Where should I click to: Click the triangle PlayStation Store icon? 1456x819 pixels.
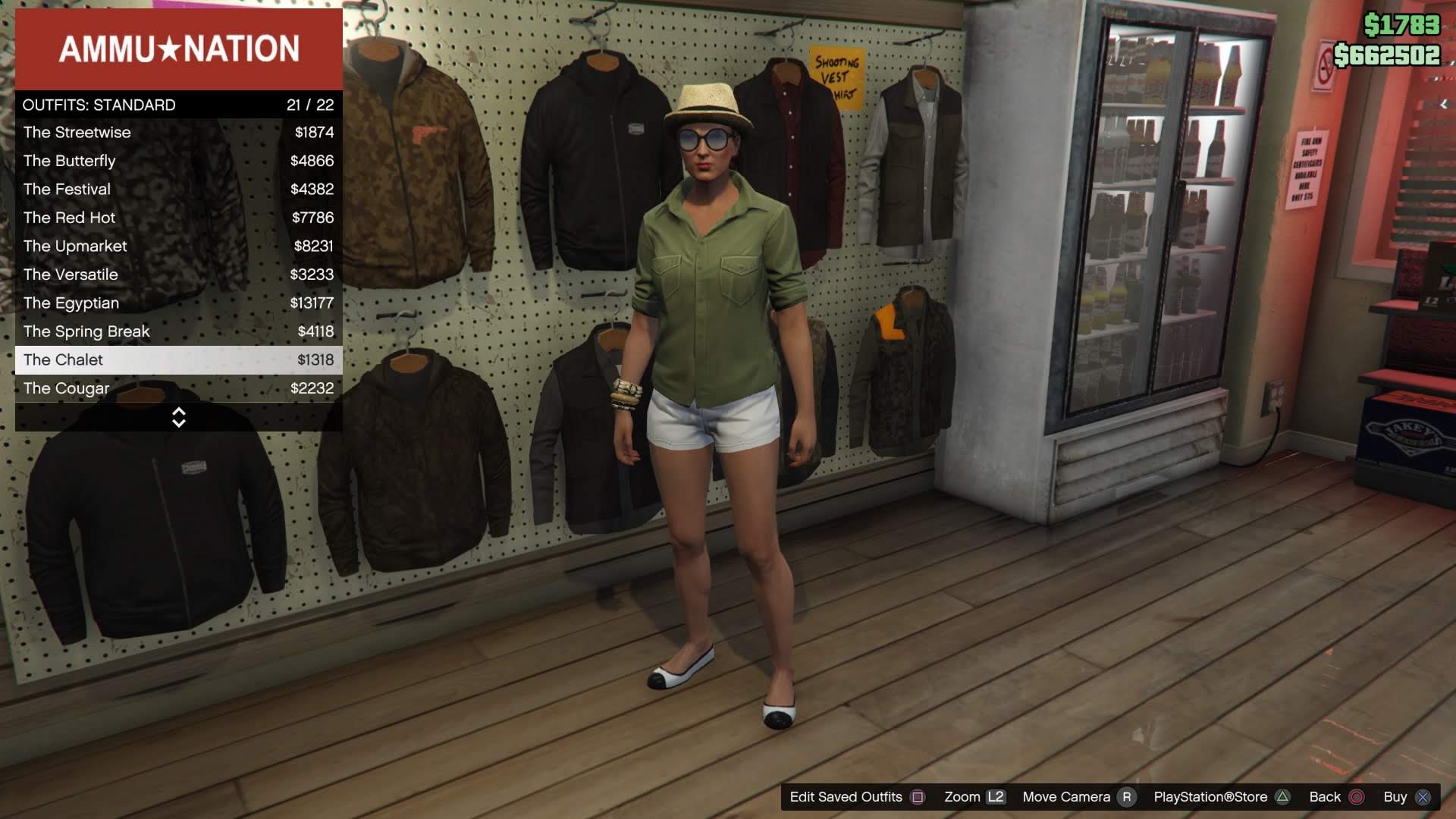pos(1283,797)
